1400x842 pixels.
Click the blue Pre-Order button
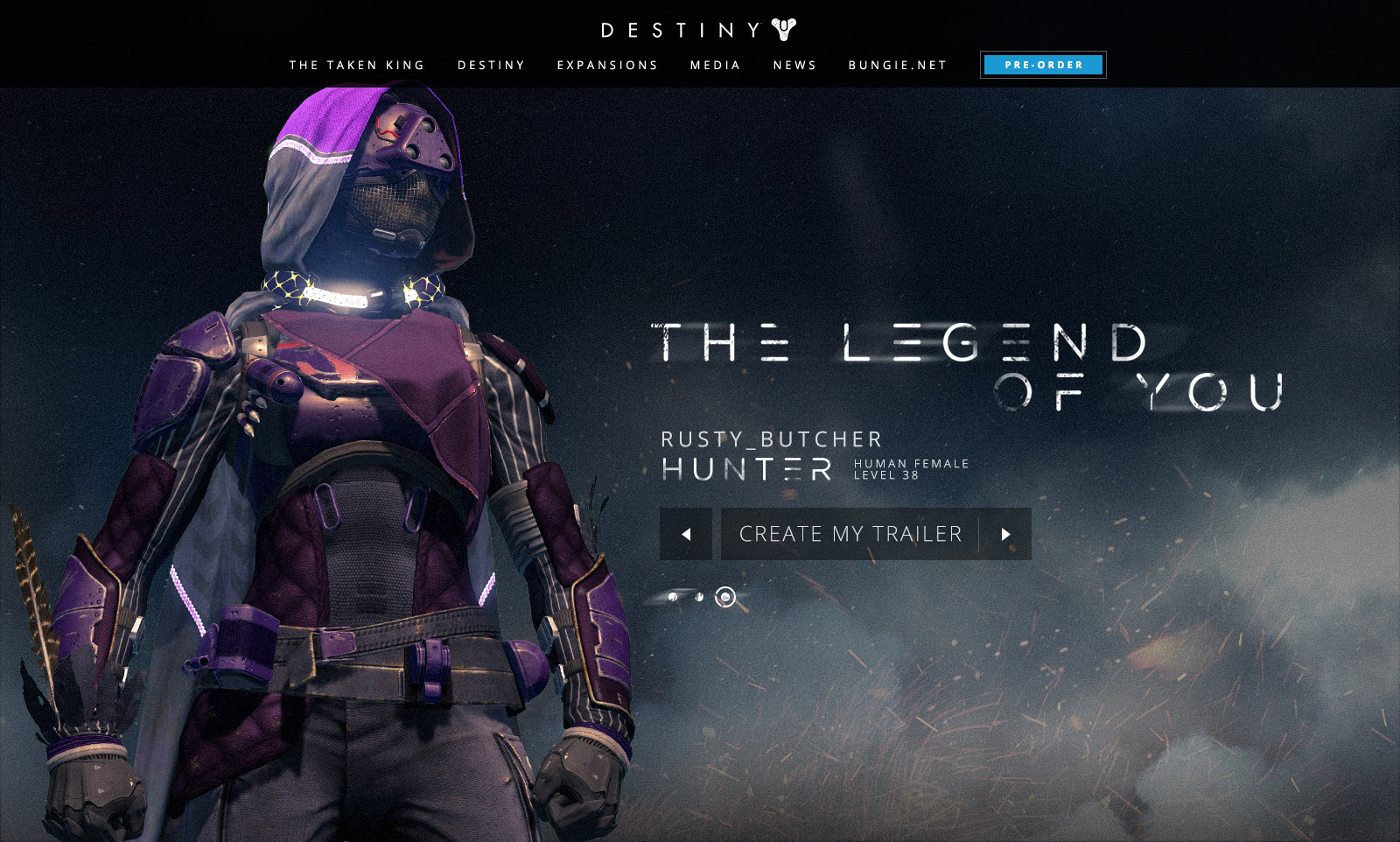(1043, 65)
